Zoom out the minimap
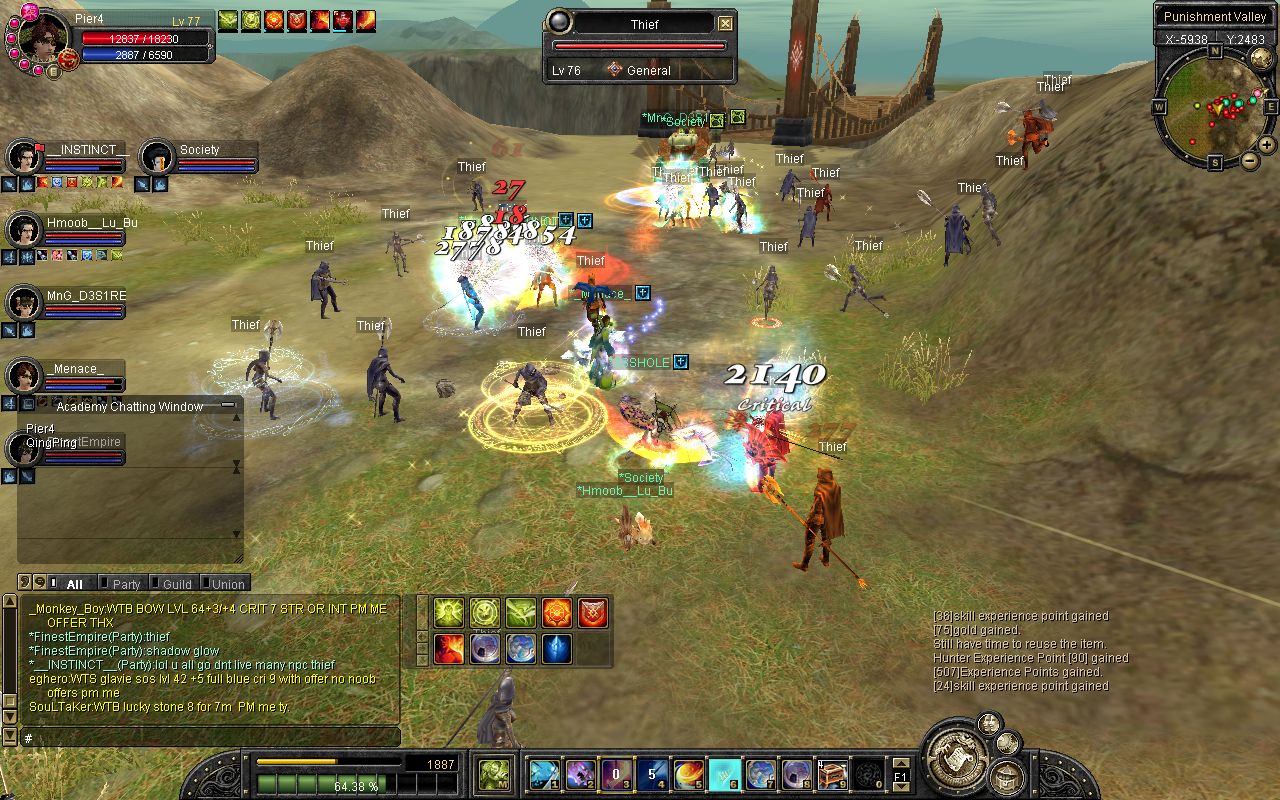 point(1250,161)
